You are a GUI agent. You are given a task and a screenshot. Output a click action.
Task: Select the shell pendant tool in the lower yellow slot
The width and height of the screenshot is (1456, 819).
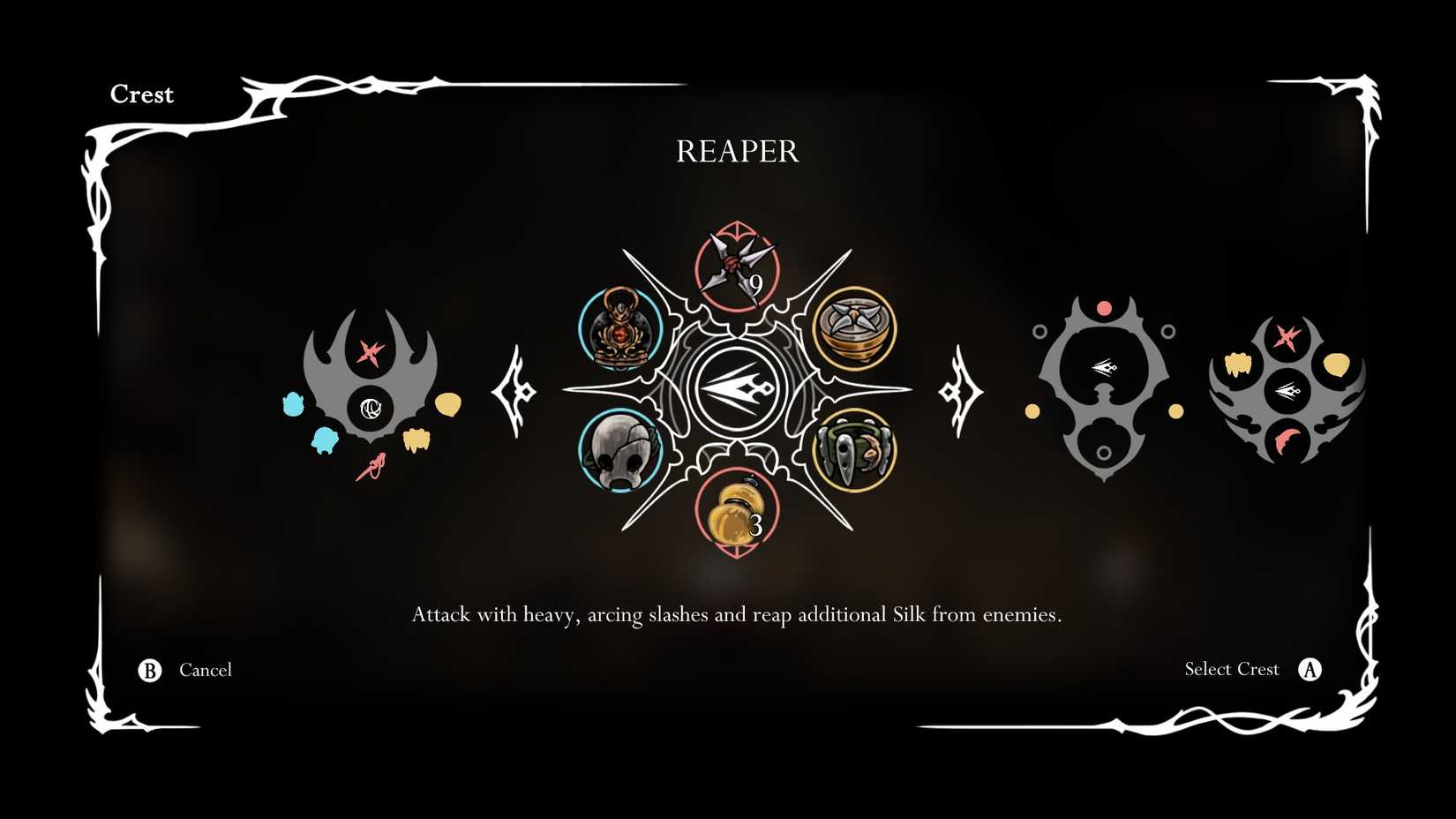[x=854, y=450]
